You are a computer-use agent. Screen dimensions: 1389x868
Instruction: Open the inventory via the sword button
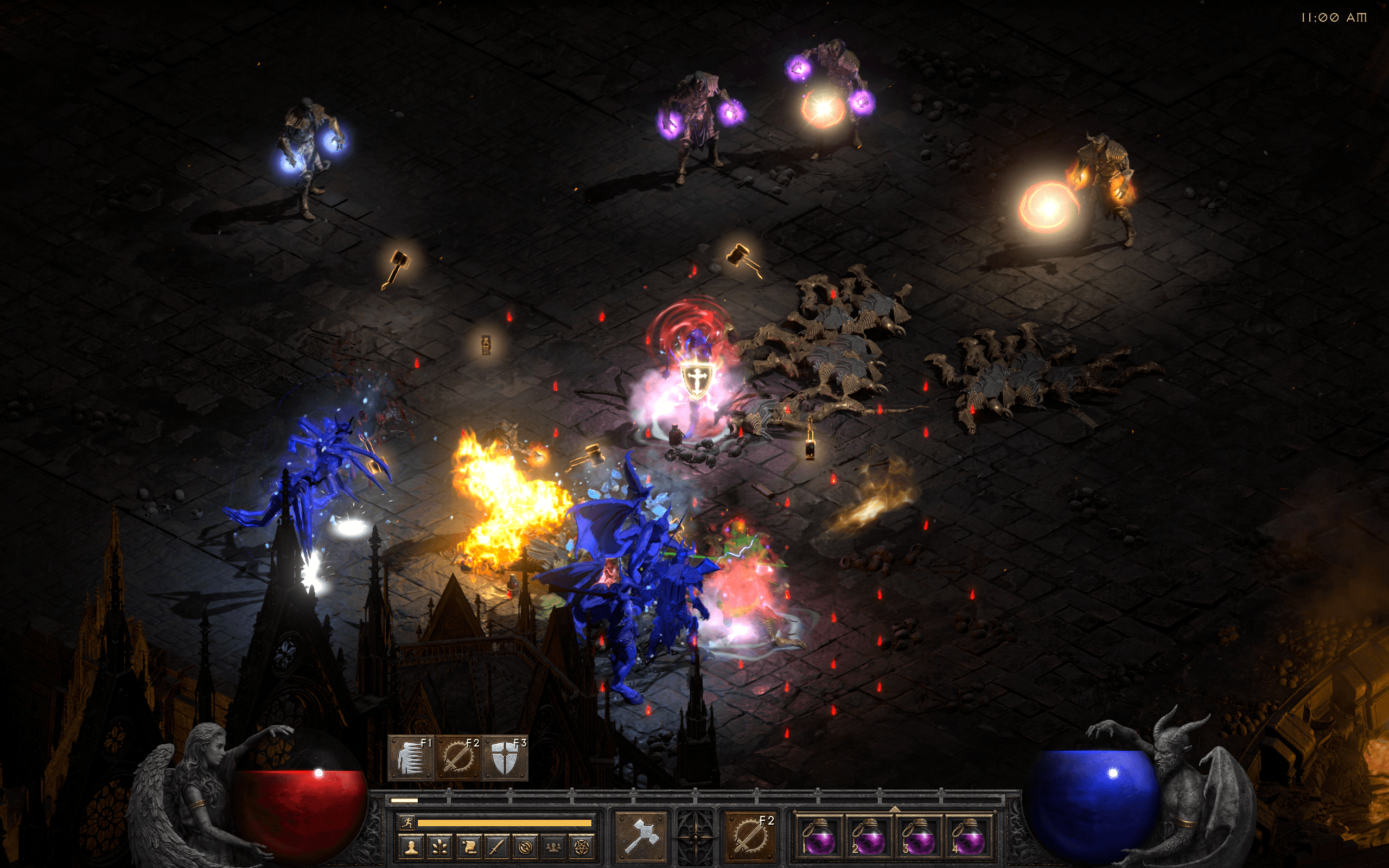(x=496, y=847)
